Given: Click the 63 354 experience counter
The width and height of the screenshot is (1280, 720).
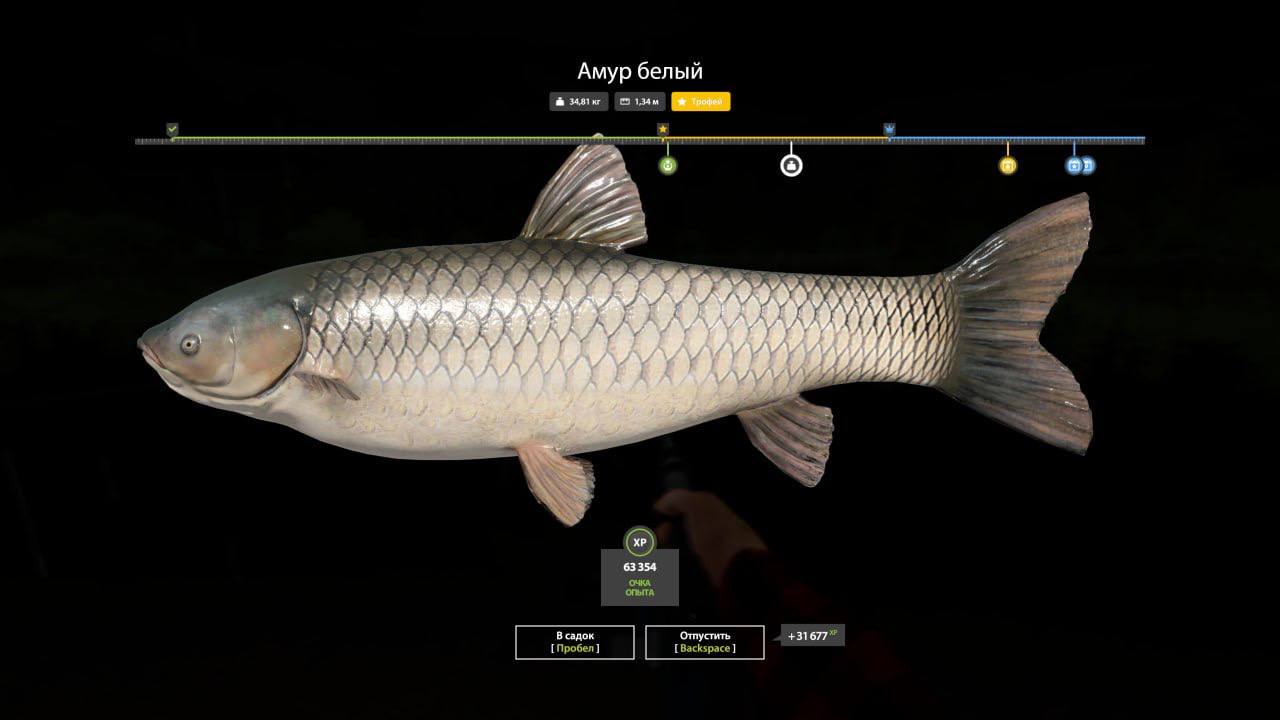Looking at the screenshot, I should 639,565.
